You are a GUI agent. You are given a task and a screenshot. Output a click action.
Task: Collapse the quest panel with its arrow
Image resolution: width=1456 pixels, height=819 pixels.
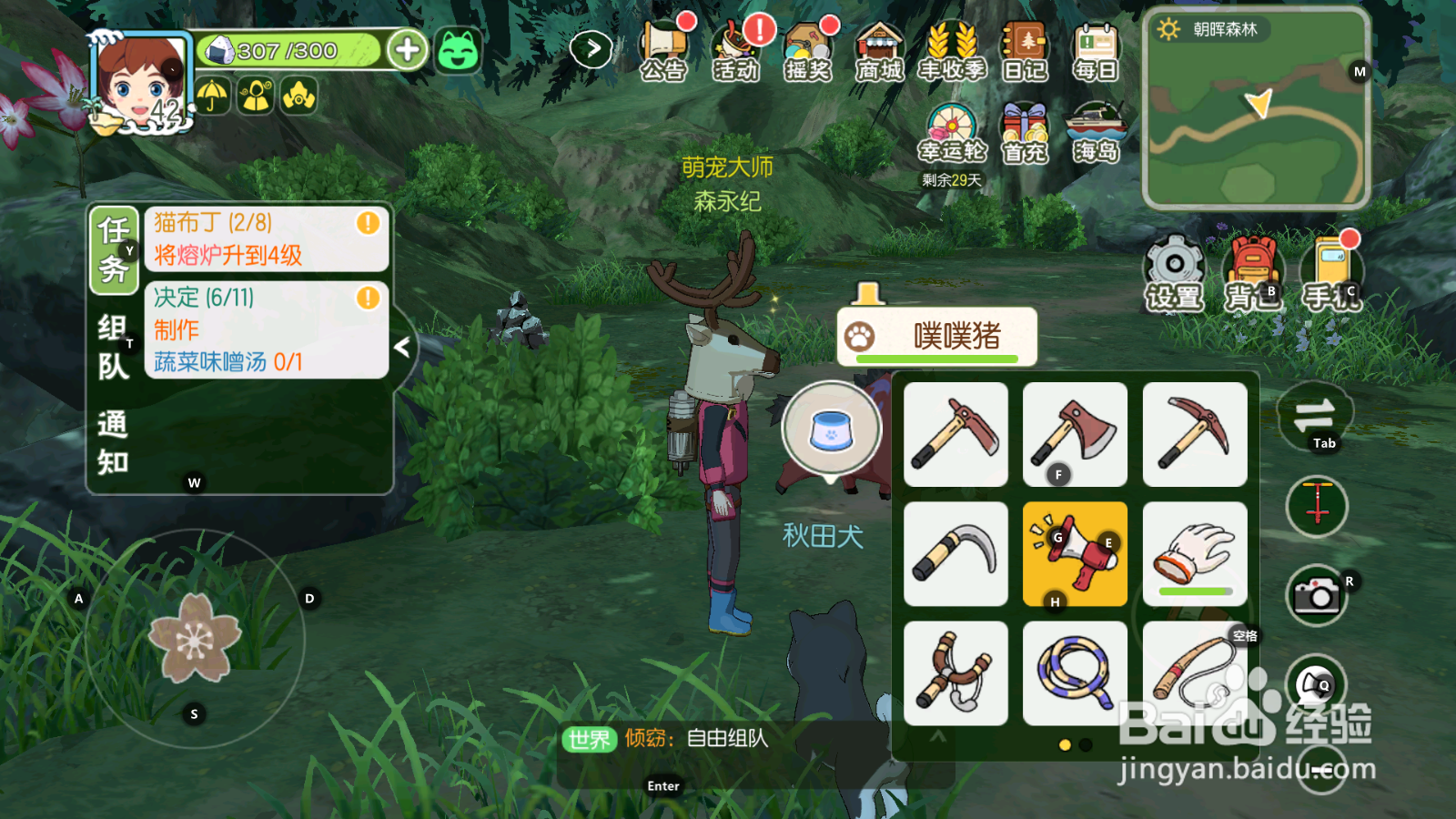click(403, 347)
